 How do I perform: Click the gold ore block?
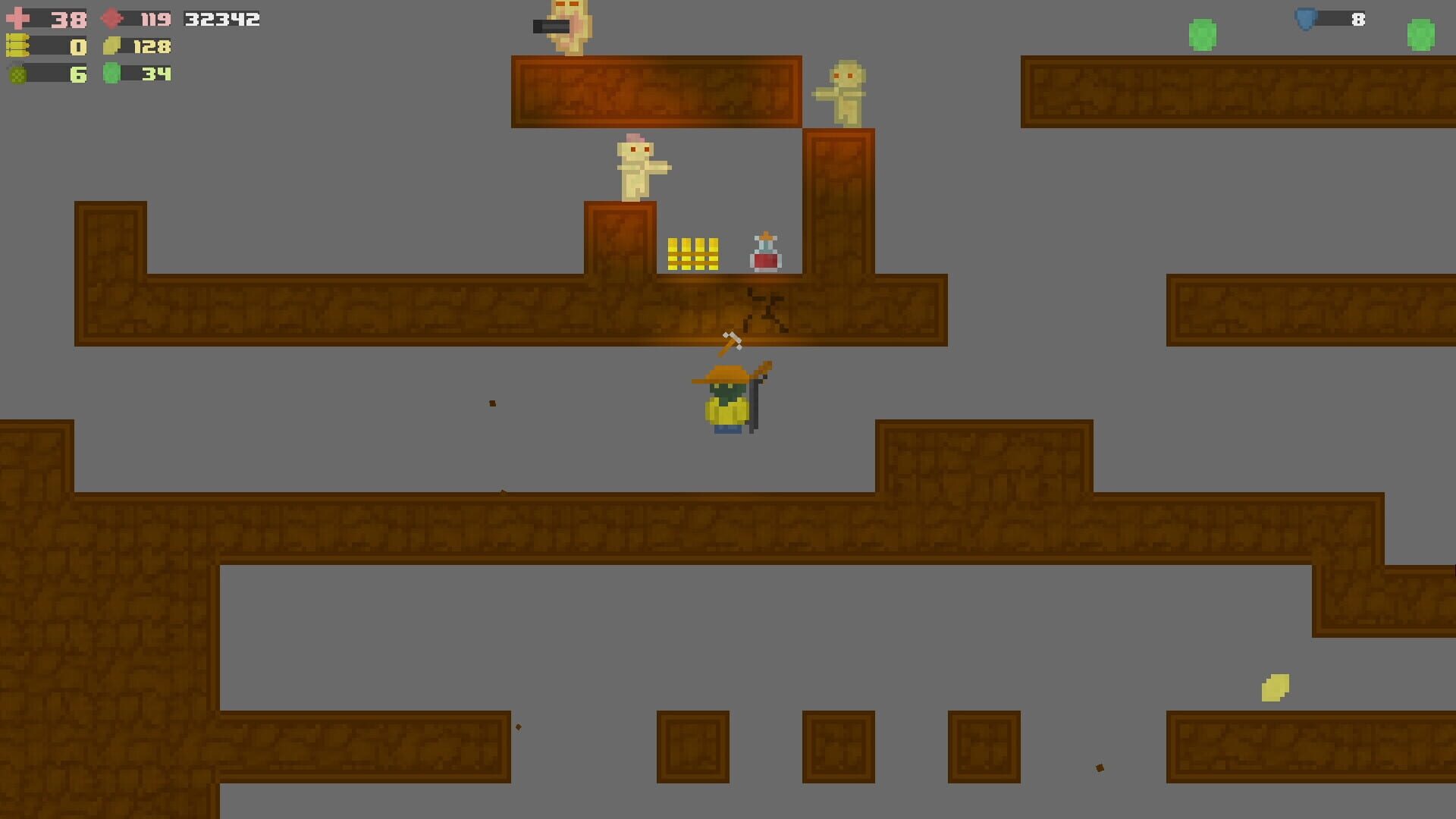(692, 253)
